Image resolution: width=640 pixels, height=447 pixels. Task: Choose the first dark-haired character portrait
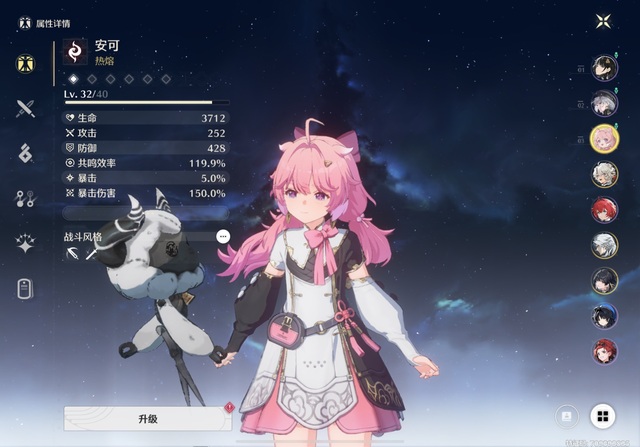(x=603, y=67)
